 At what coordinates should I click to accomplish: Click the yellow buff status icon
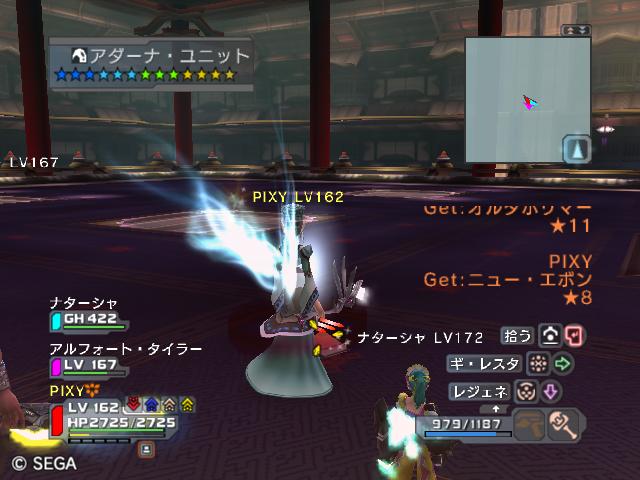point(187,405)
